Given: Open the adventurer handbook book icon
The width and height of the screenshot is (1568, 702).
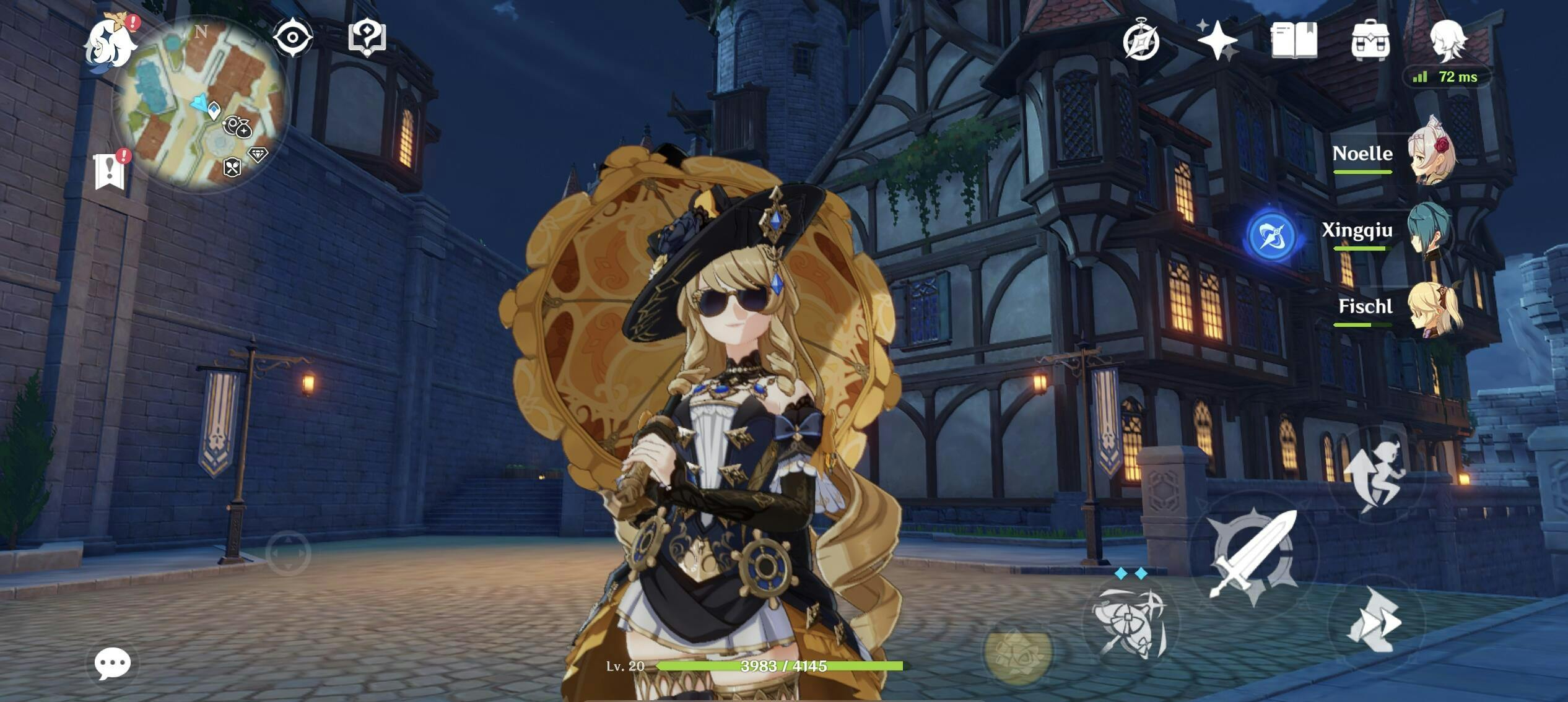Looking at the screenshot, I should [1294, 41].
